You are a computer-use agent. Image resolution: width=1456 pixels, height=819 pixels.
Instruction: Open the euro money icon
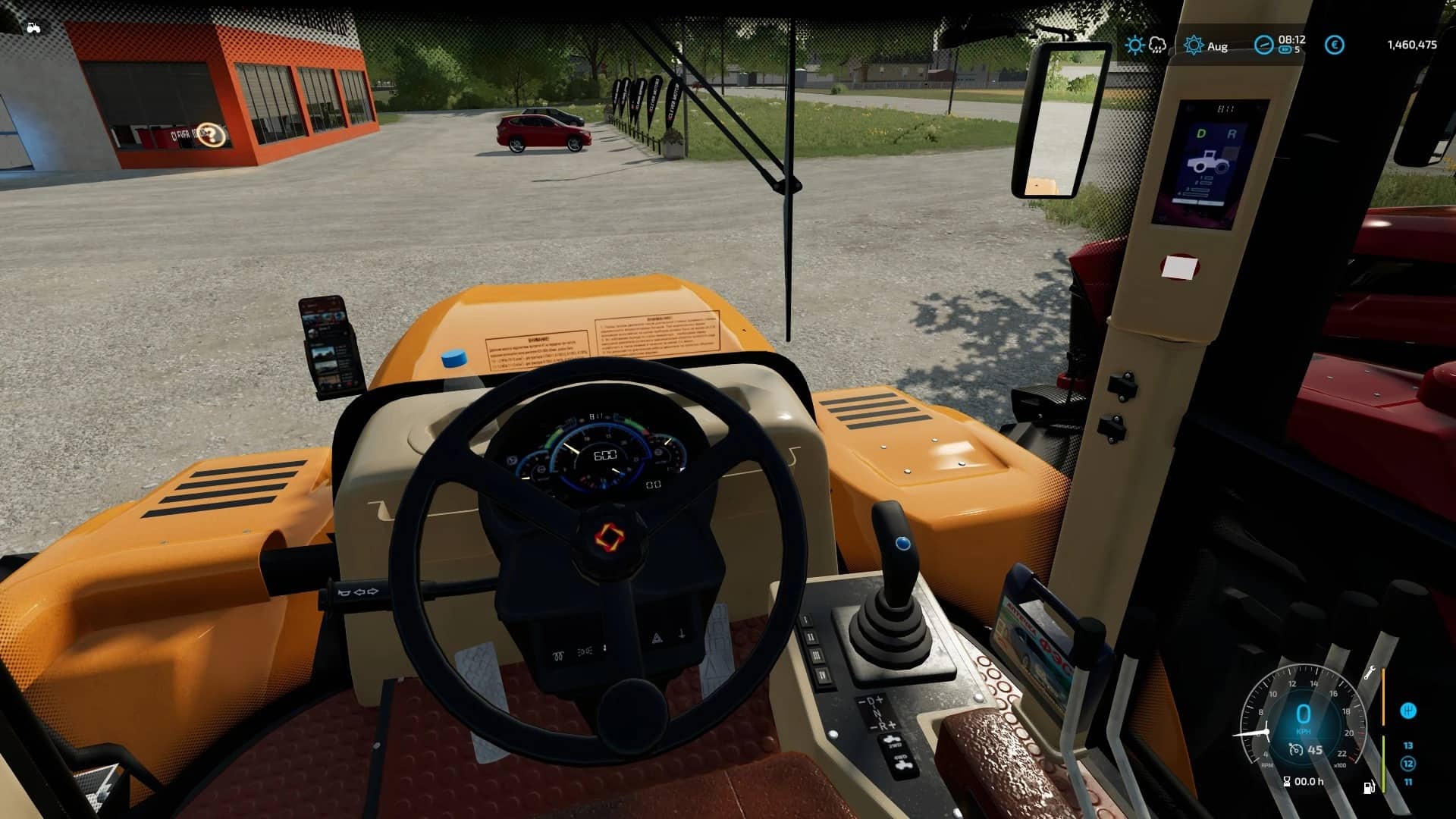click(1334, 45)
